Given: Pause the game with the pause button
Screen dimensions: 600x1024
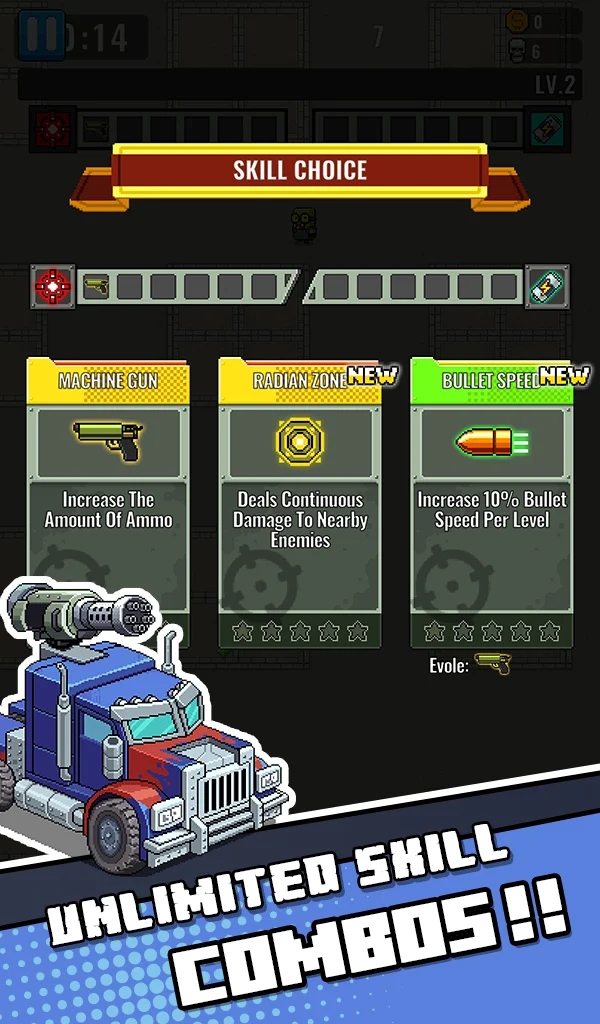Looking at the screenshot, I should coord(42,36).
